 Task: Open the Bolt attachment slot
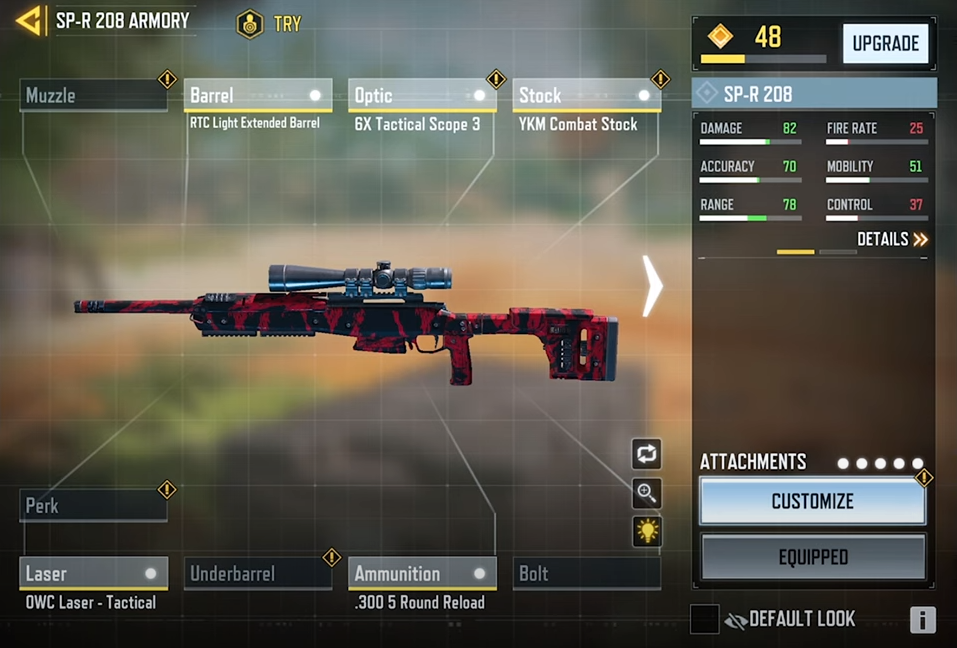586,574
